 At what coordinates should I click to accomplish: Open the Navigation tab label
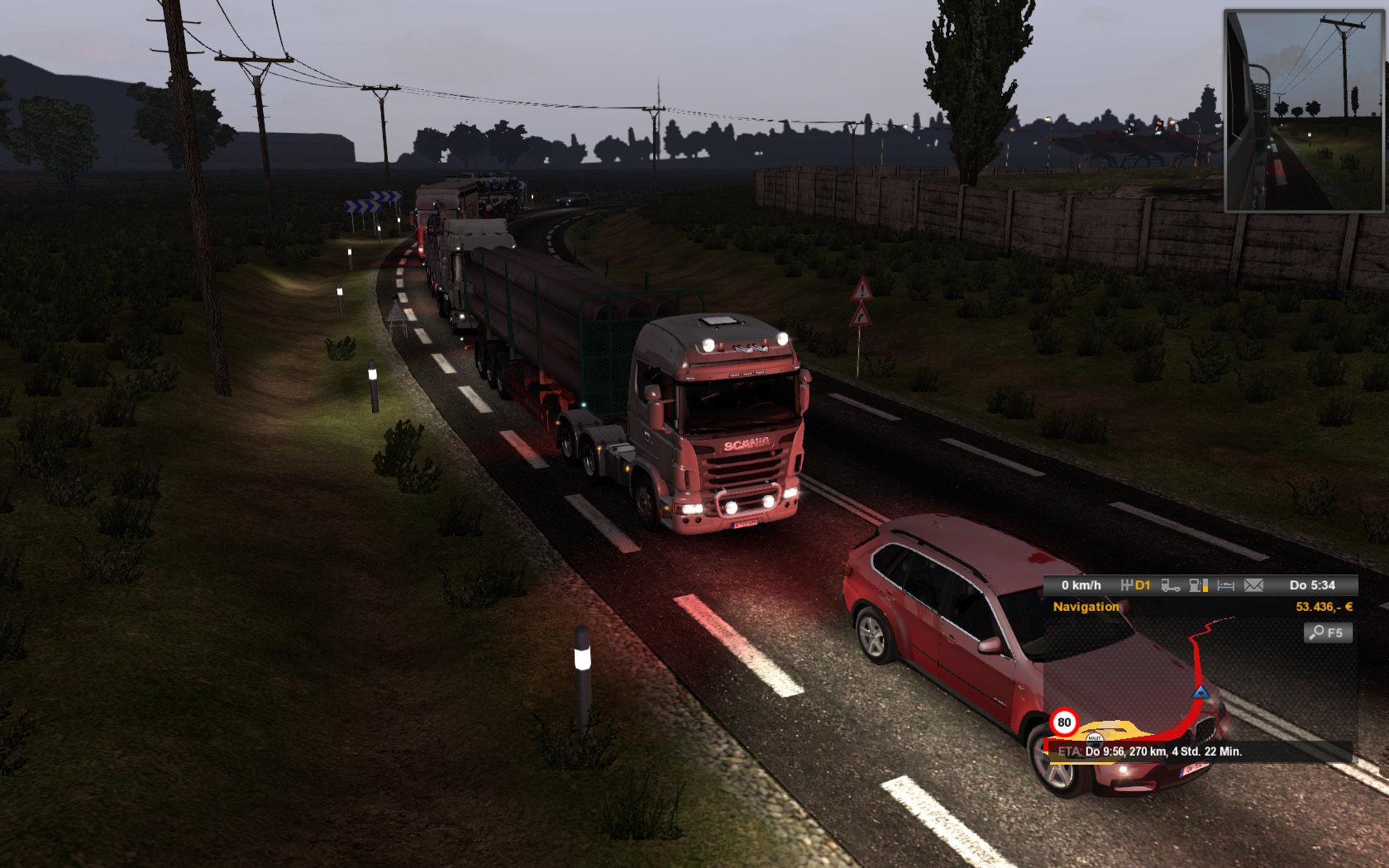(x=1086, y=607)
